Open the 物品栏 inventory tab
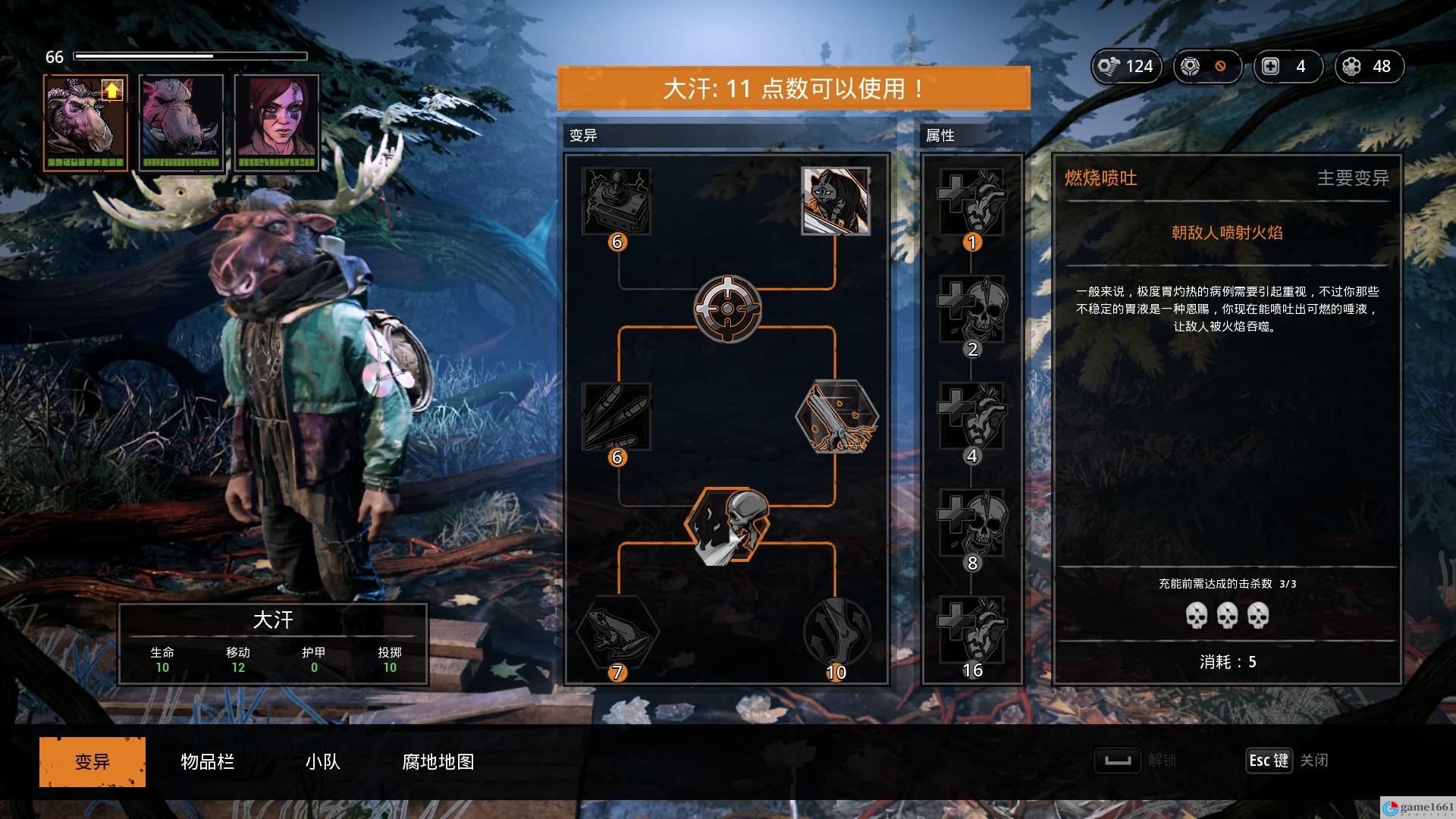Viewport: 1456px width, 819px height. point(207,761)
